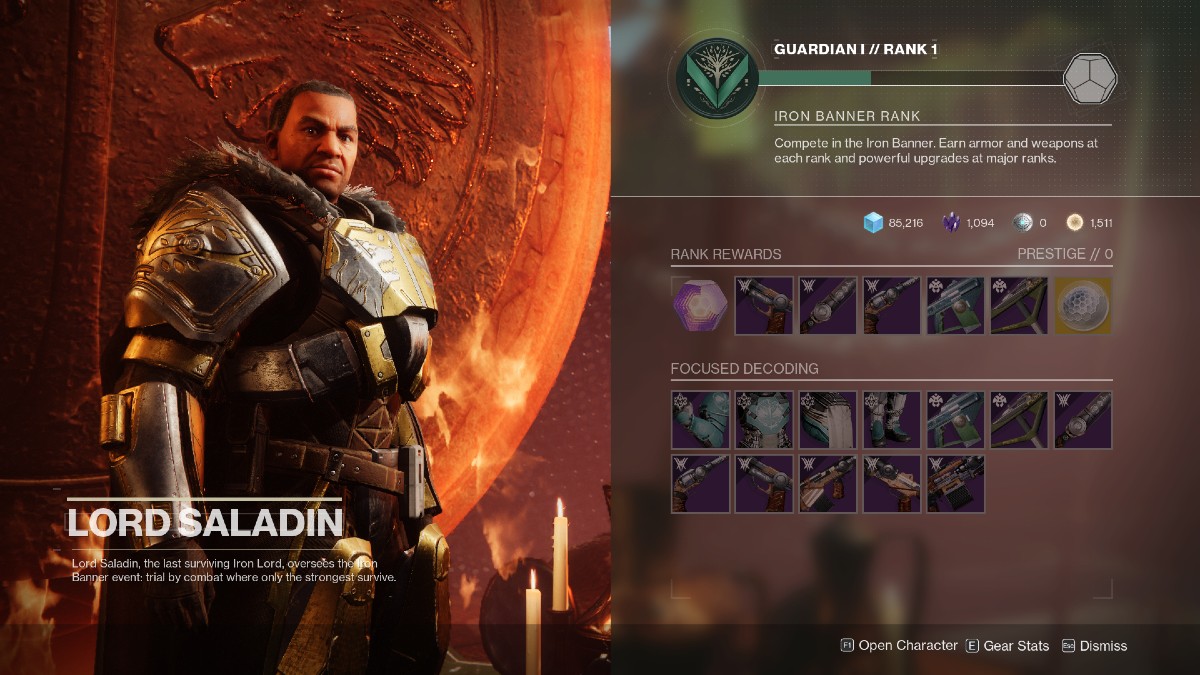1200x675 pixels.
Task: Choose the leg armor boots for decoding
Action: (891, 419)
